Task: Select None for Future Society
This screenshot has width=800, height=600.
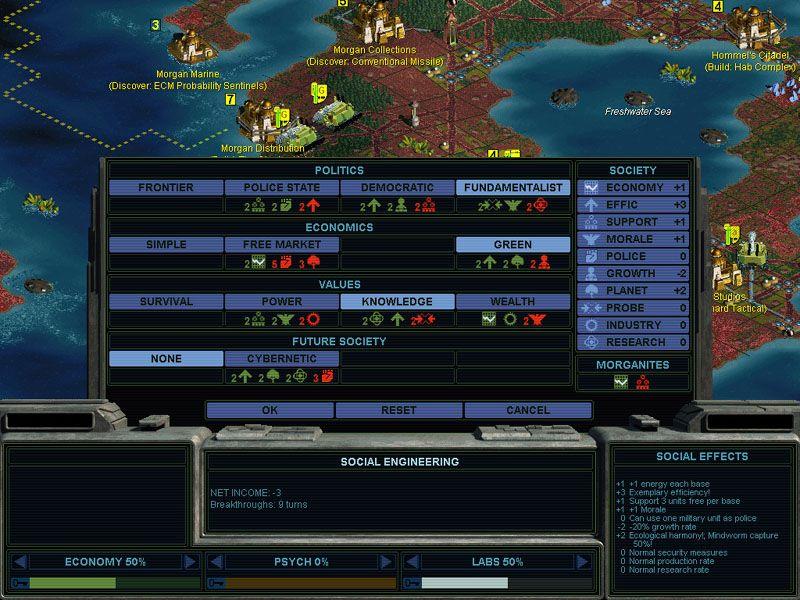Action: click(x=166, y=359)
